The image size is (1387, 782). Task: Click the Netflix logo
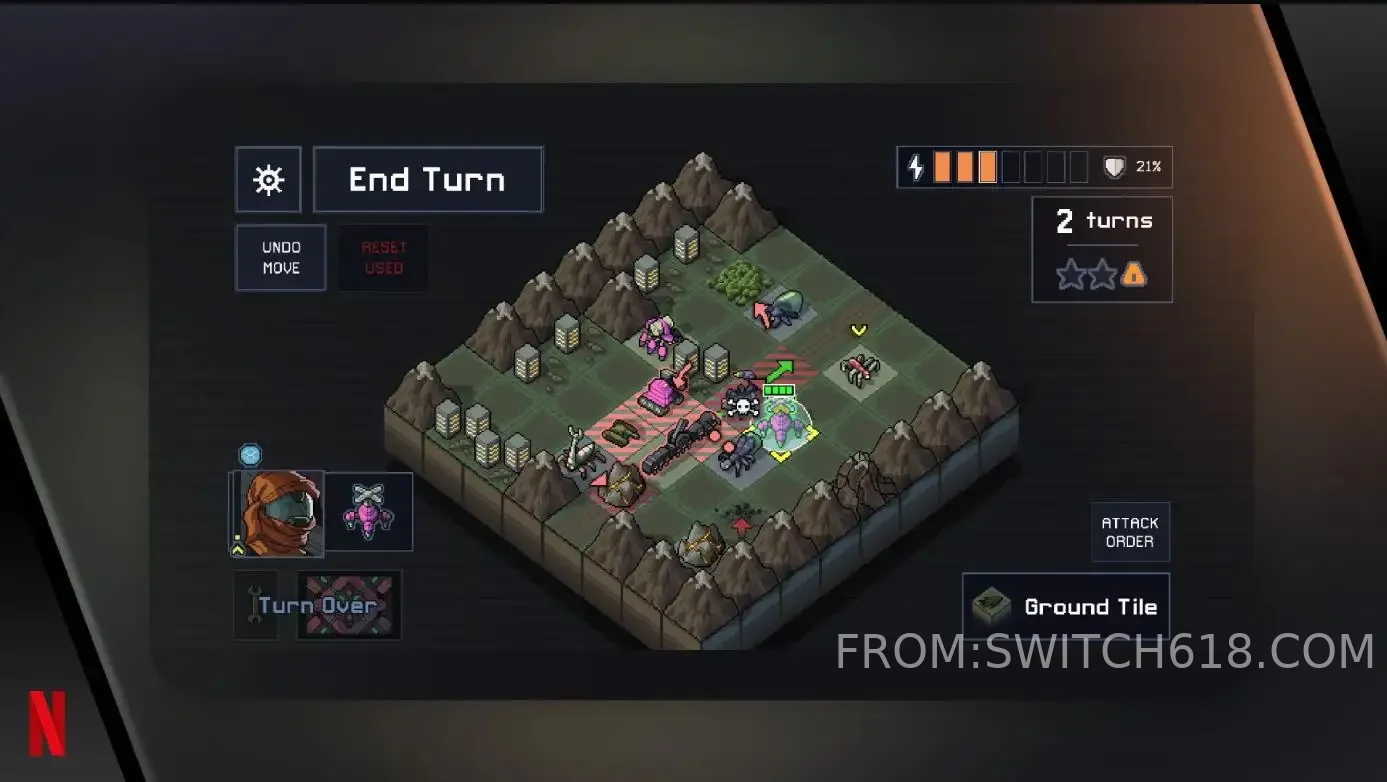[x=47, y=722]
